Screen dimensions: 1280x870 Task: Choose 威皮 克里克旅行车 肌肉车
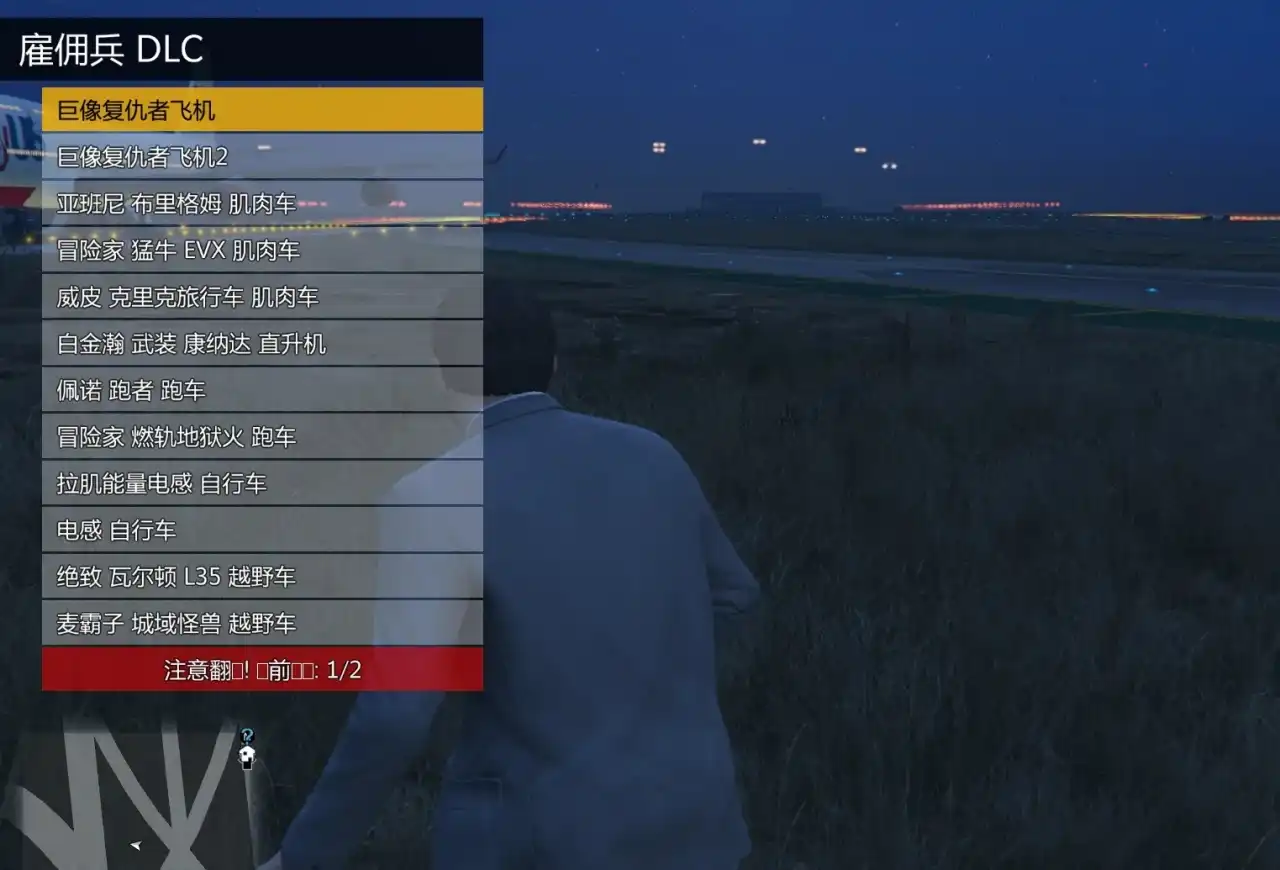(x=262, y=297)
